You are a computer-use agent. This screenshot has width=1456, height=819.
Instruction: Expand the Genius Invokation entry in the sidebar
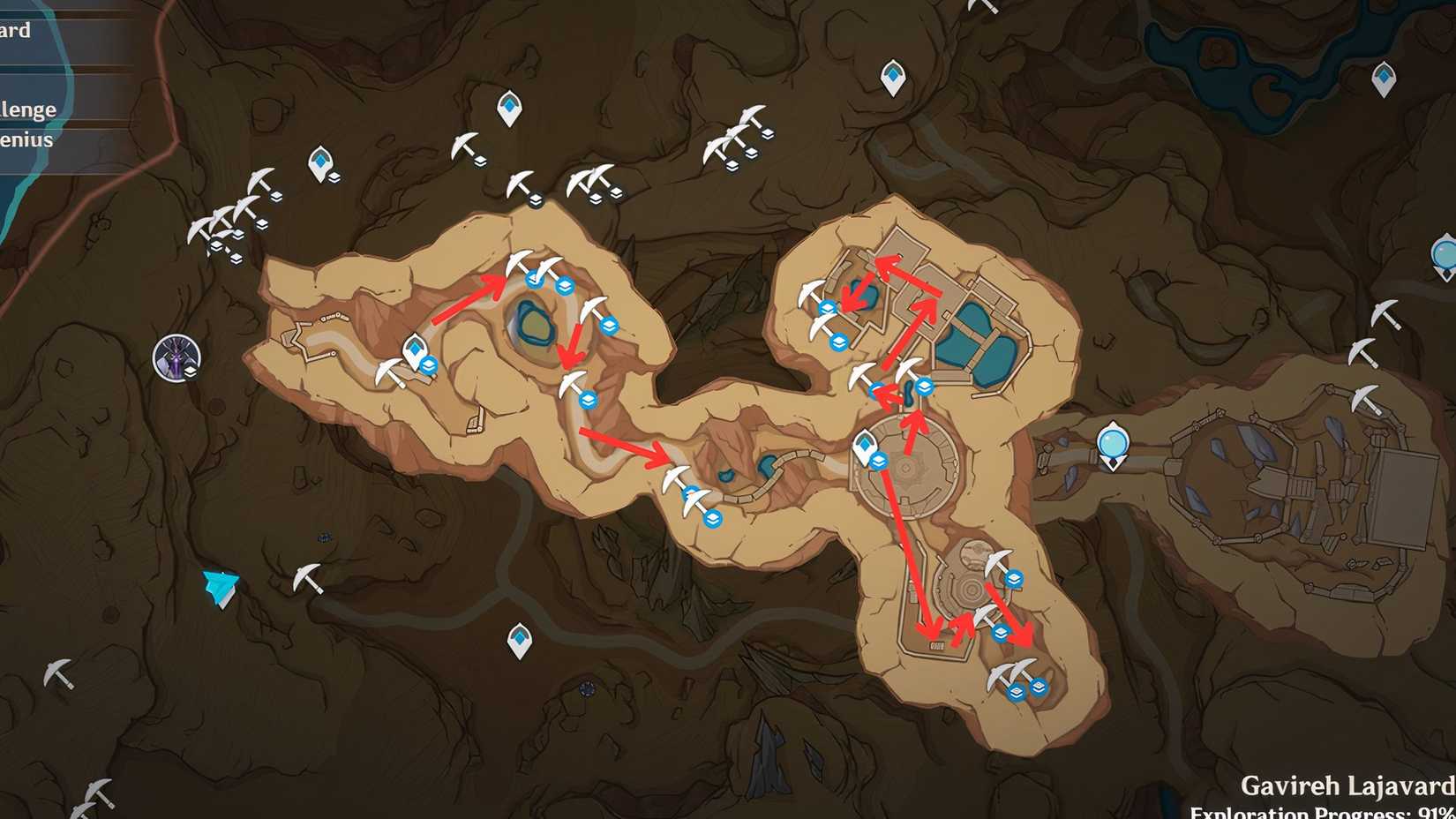(28, 139)
